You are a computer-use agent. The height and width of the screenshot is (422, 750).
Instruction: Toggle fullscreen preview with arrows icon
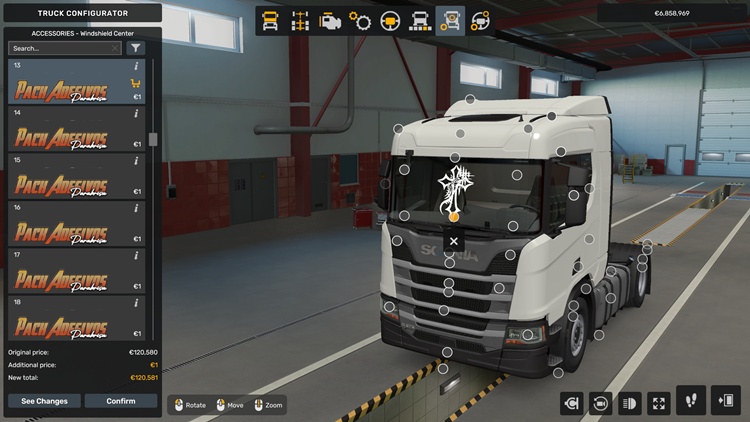pos(659,402)
